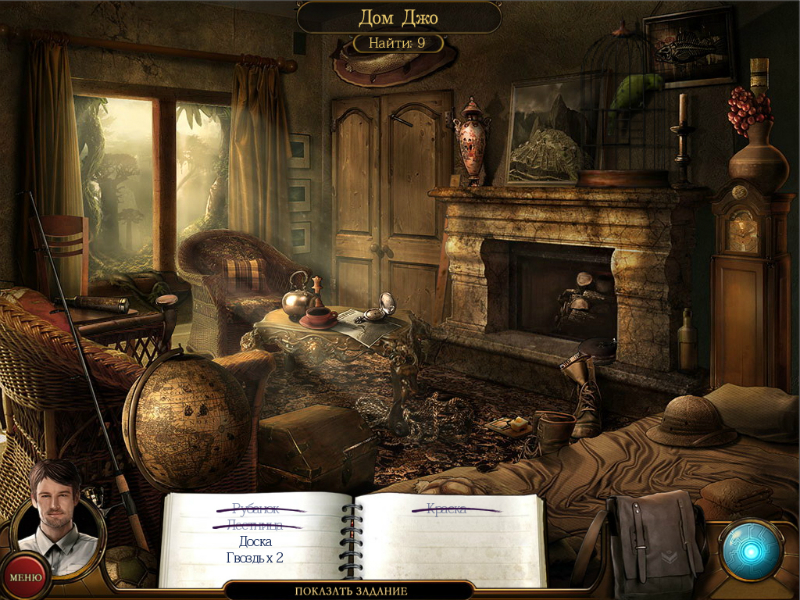Open the red МЕНЮ button
Image resolution: width=800 pixels, height=600 pixels.
click(x=22, y=576)
